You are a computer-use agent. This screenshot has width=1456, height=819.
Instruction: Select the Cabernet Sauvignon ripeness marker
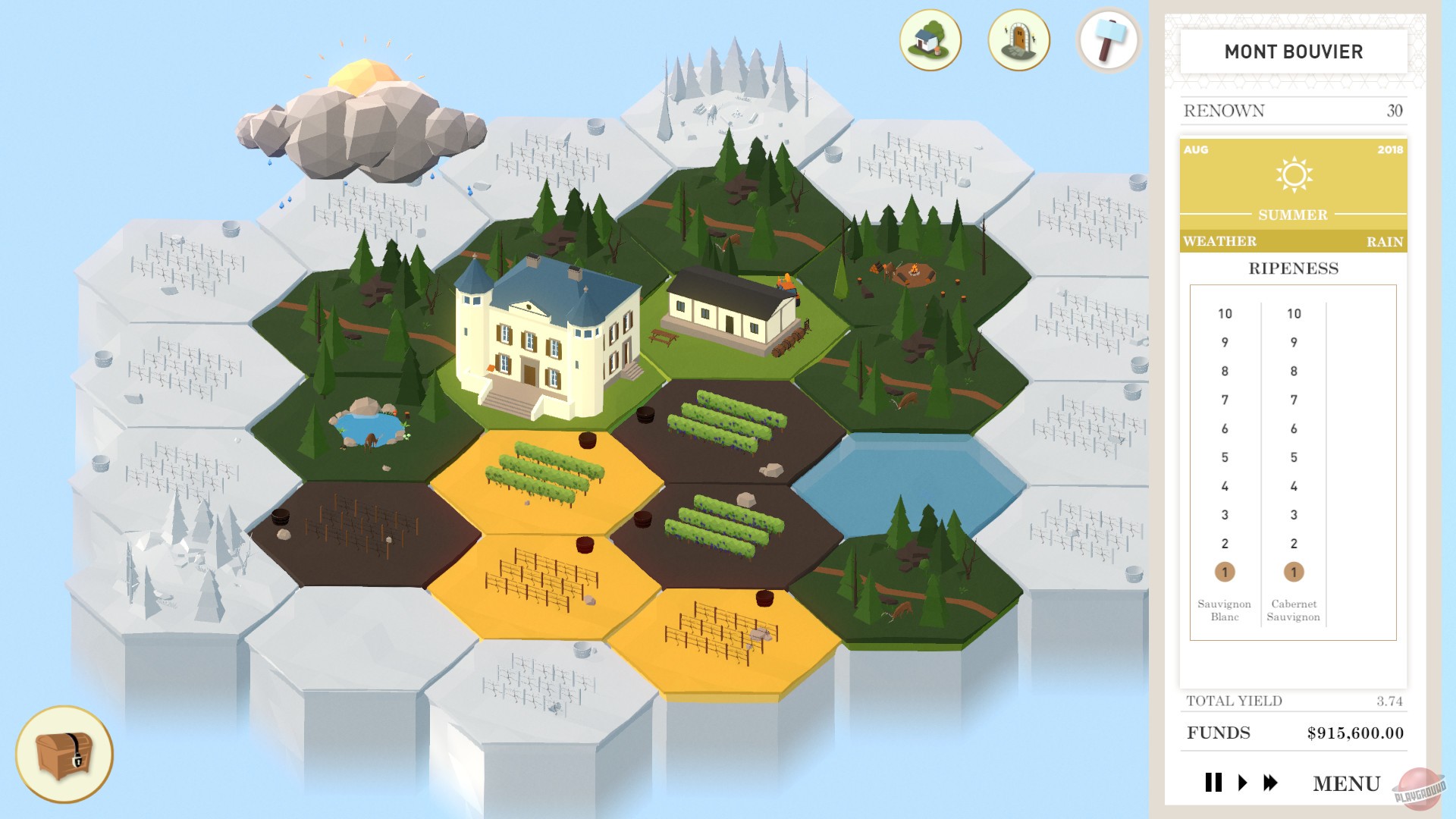(1294, 573)
